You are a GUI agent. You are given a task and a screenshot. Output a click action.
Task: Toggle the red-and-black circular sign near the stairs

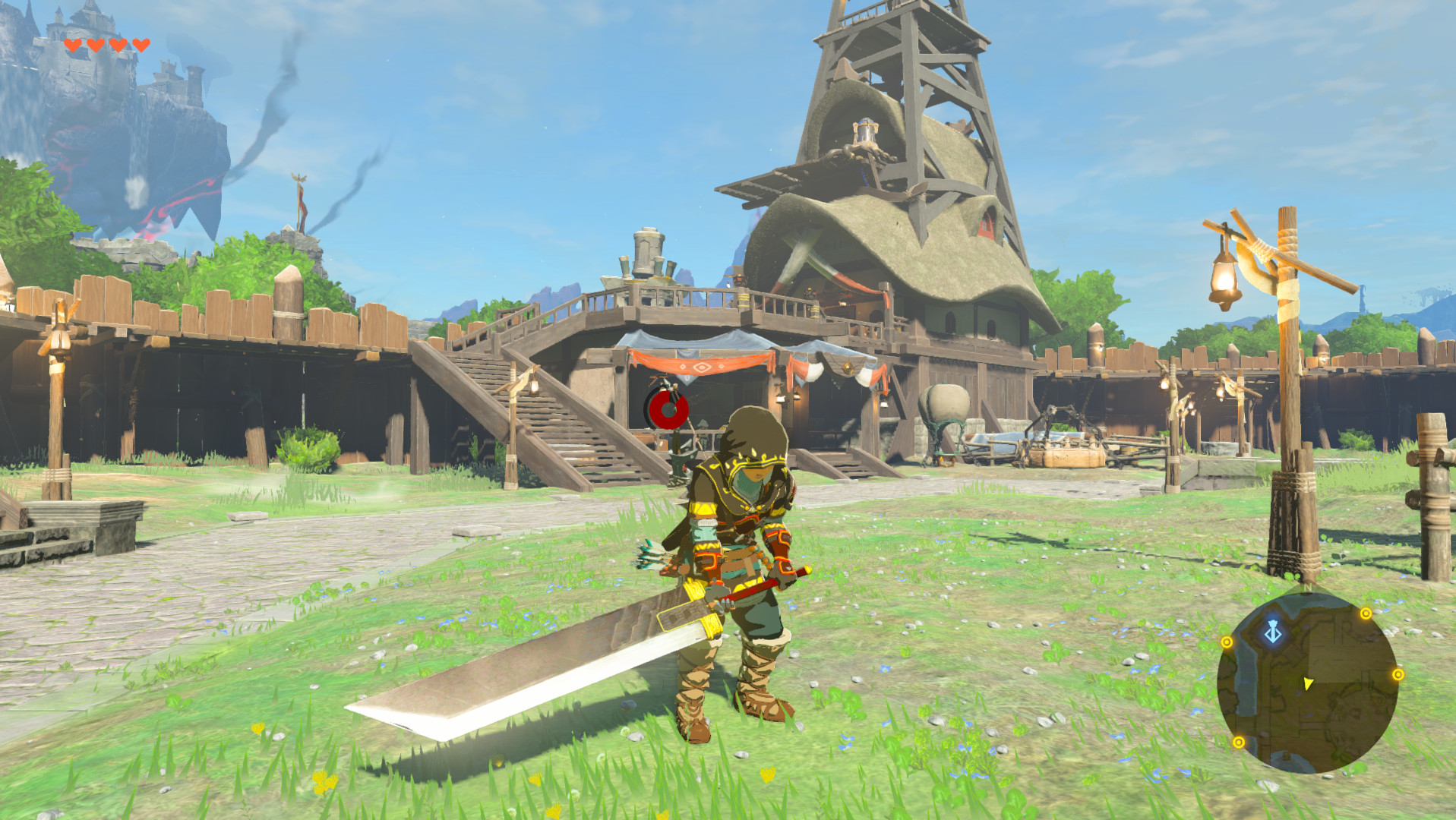point(668,411)
